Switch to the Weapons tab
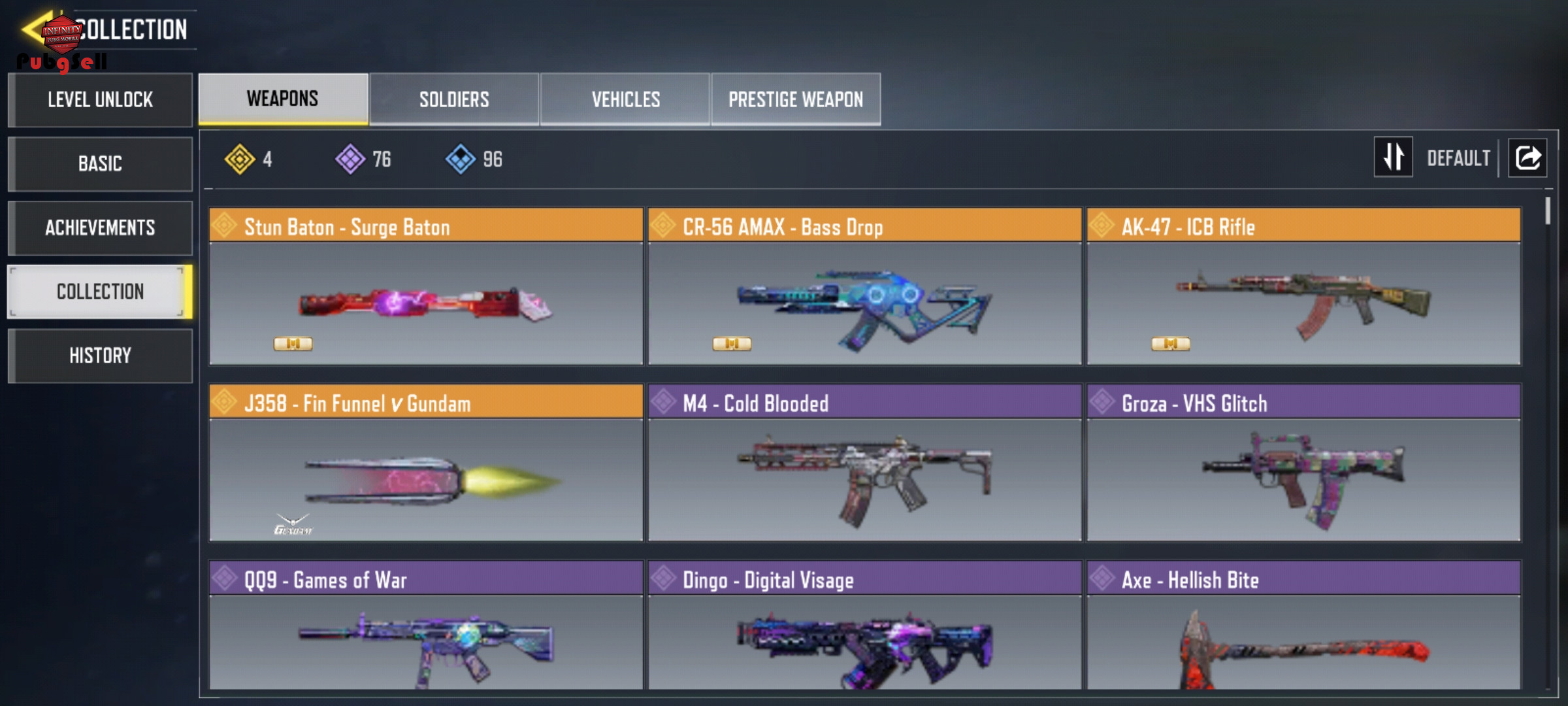 (283, 99)
